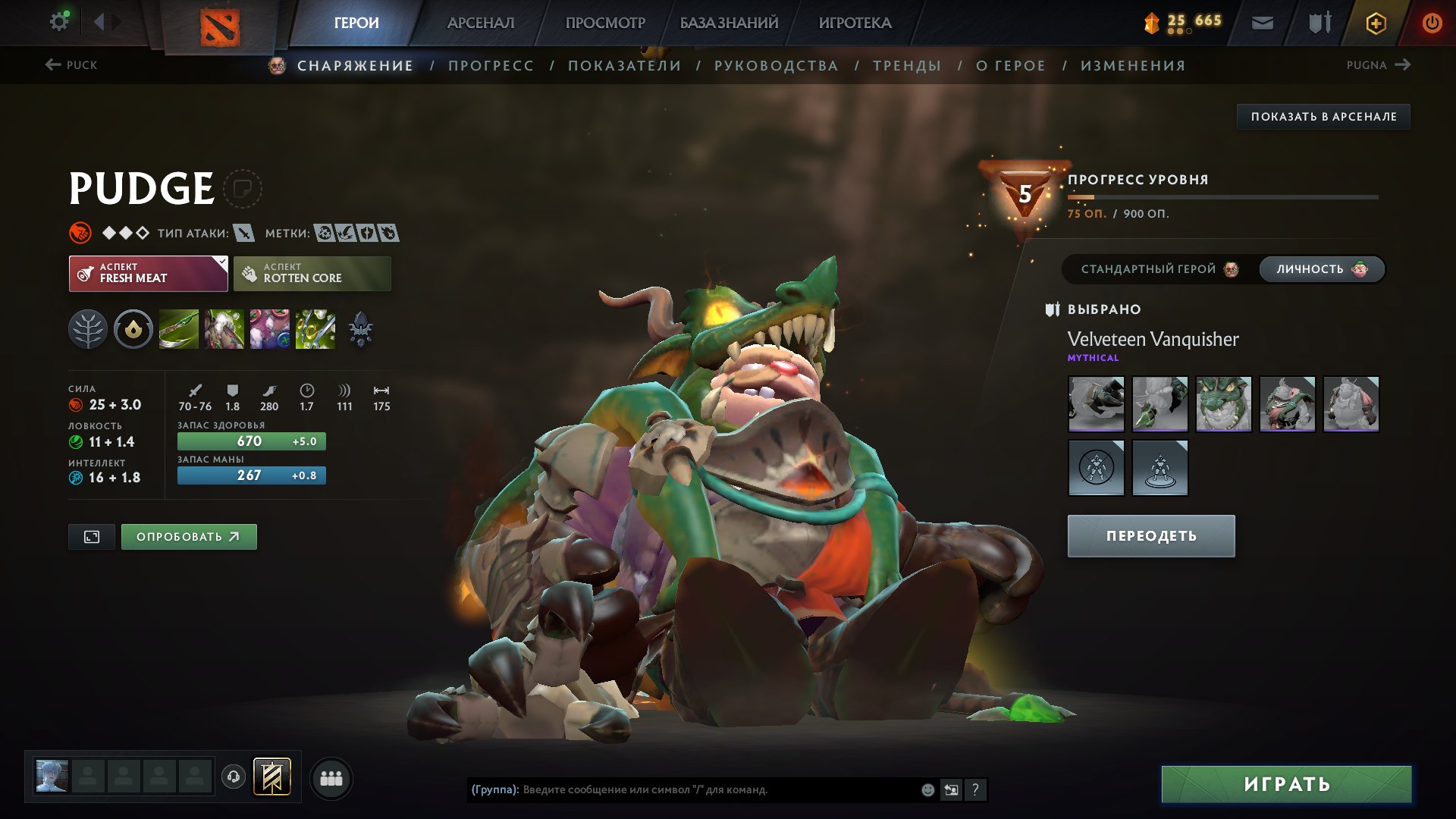Select the dragon head cosmetic thumbnail
This screenshot has width=1456, height=819.
point(1224,404)
